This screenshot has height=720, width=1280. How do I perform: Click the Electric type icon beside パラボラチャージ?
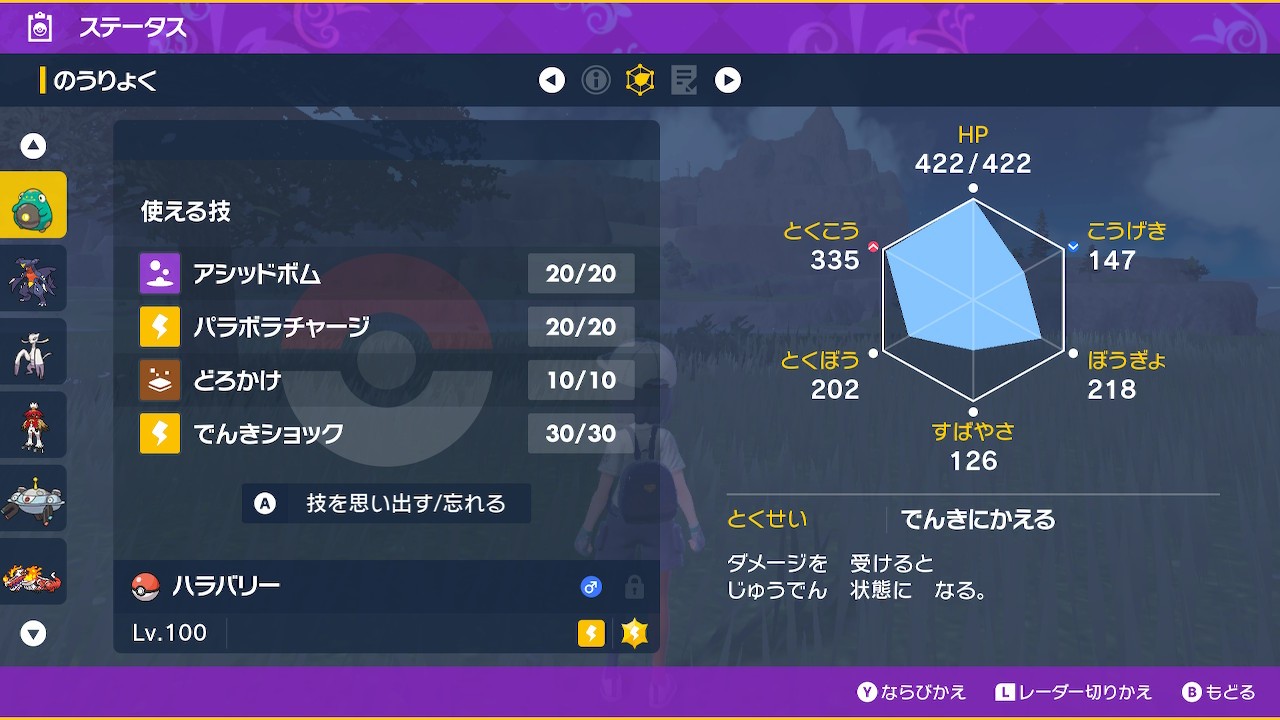[x=159, y=327]
